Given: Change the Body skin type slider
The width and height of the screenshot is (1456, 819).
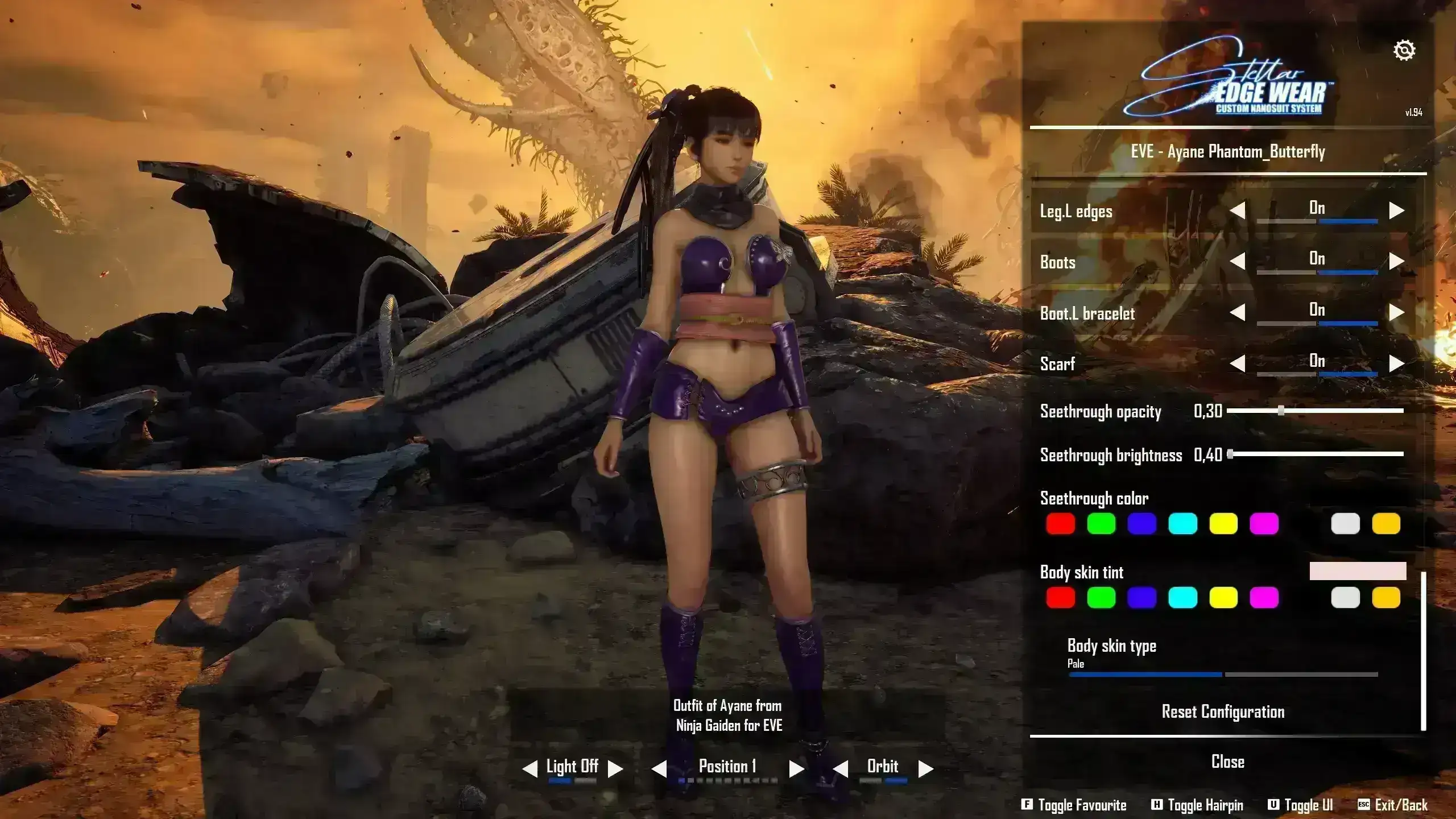Looking at the screenshot, I should pos(1223,675).
